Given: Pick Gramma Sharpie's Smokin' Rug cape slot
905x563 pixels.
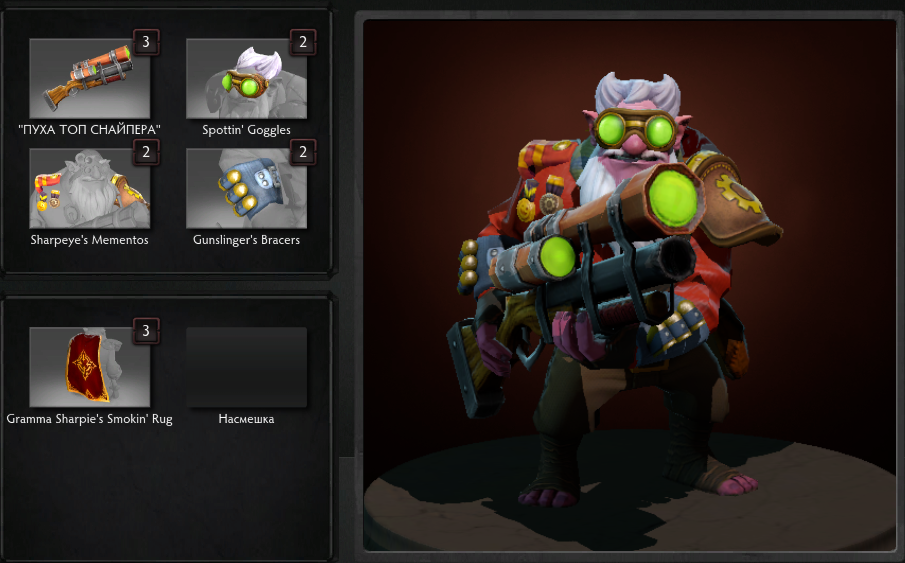Looking at the screenshot, I should pos(90,367).
